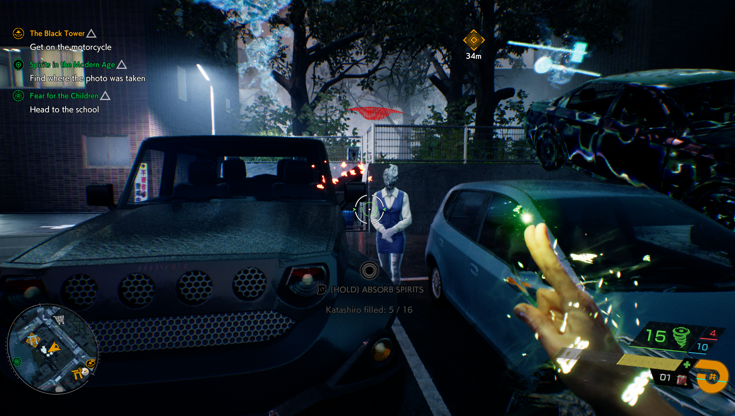
Task: Click the green side quest marker on the minimap
Action: 17,362
